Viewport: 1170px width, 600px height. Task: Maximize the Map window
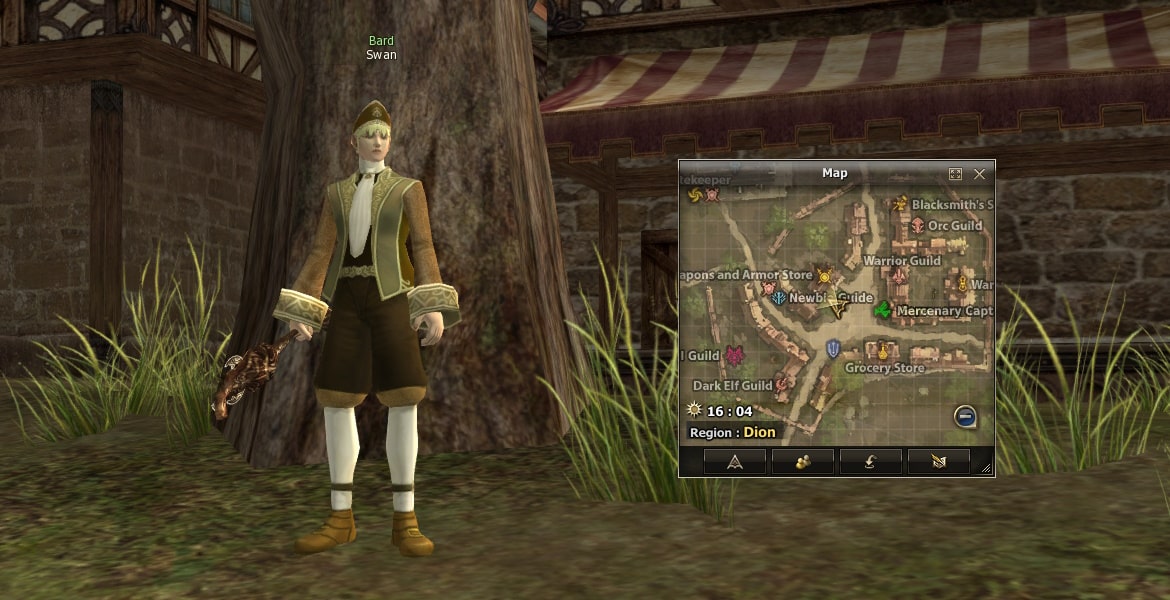tap(955, 174)
